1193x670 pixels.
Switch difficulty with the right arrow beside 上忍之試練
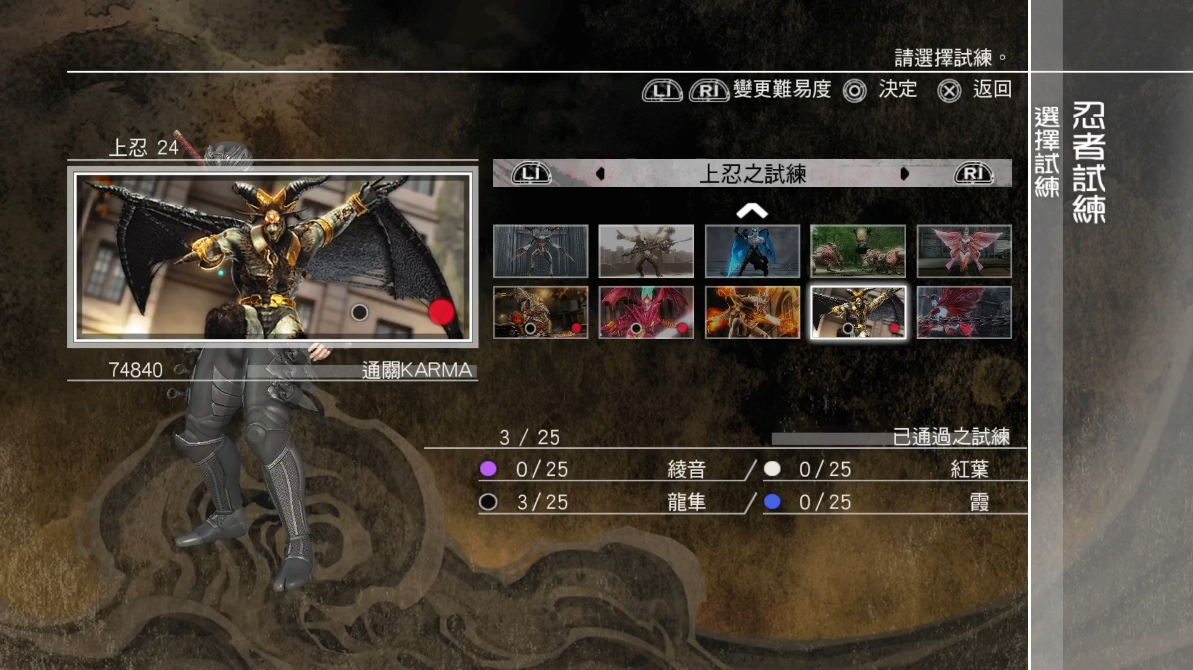coord(905,174)
